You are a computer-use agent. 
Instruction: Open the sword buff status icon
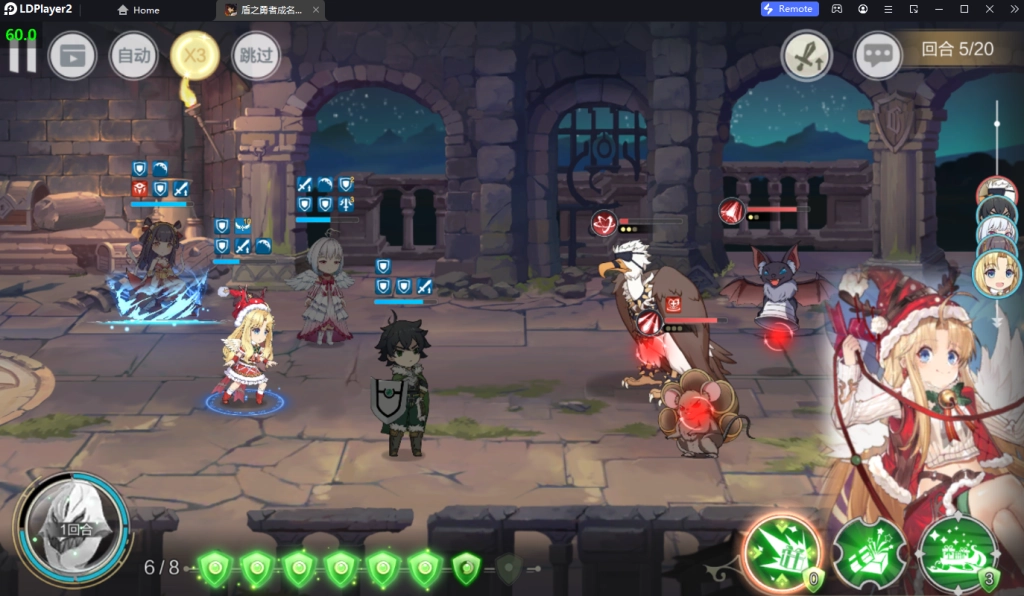(x=806, y=56)
